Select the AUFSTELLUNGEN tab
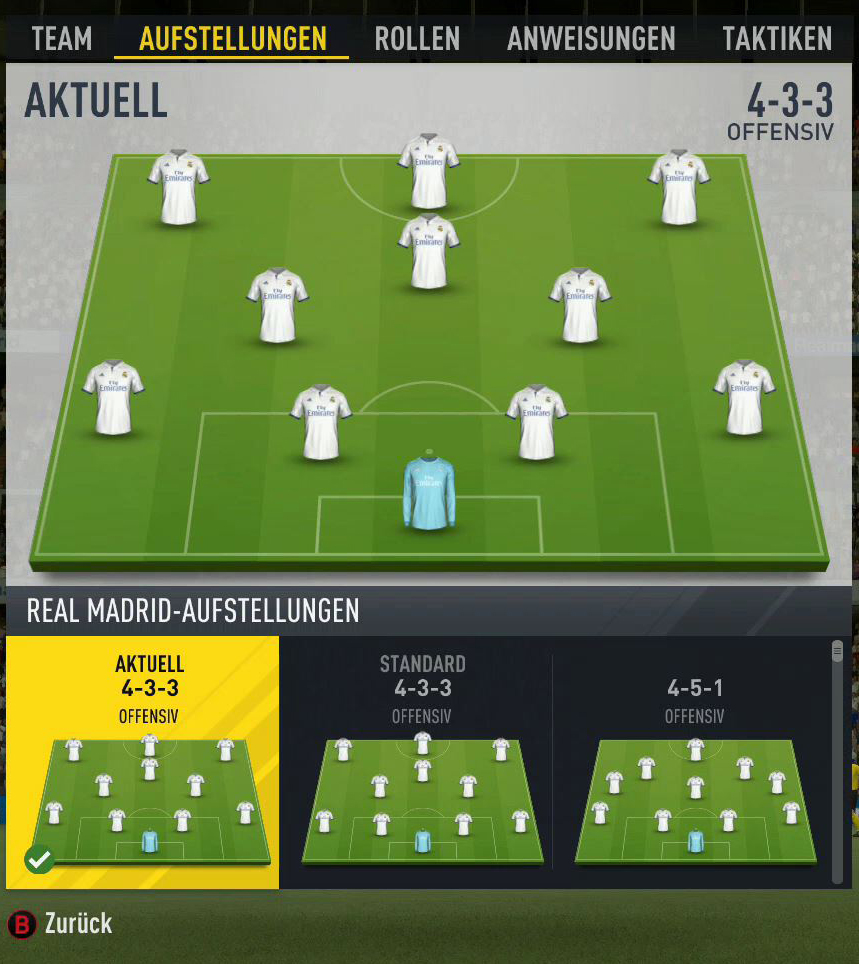Screen dimensions: 859x964 pyautogui.click(x=232, y=39)
